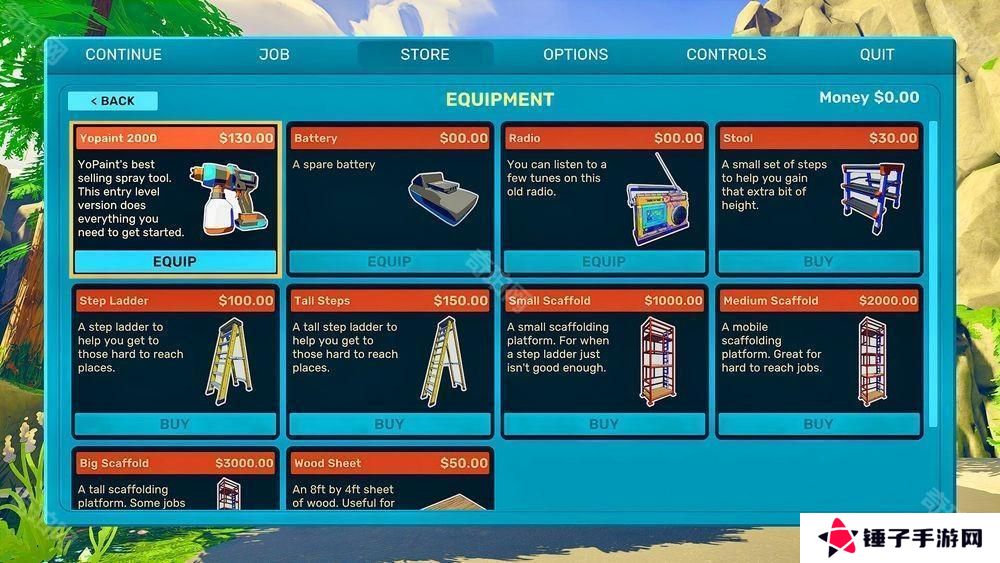Purchase the Tall Steps ladder
Viewport: 1000px width, 563px height.
point(389,424)
